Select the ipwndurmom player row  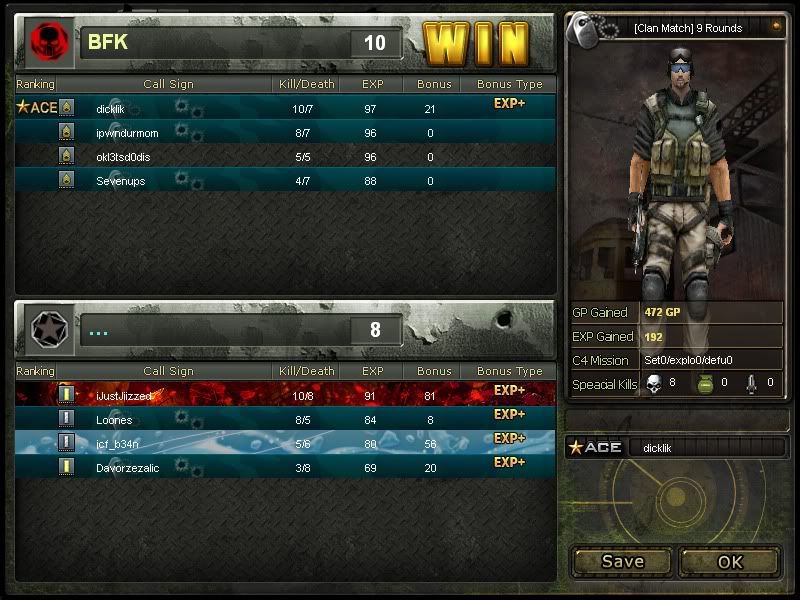[127, 132]
